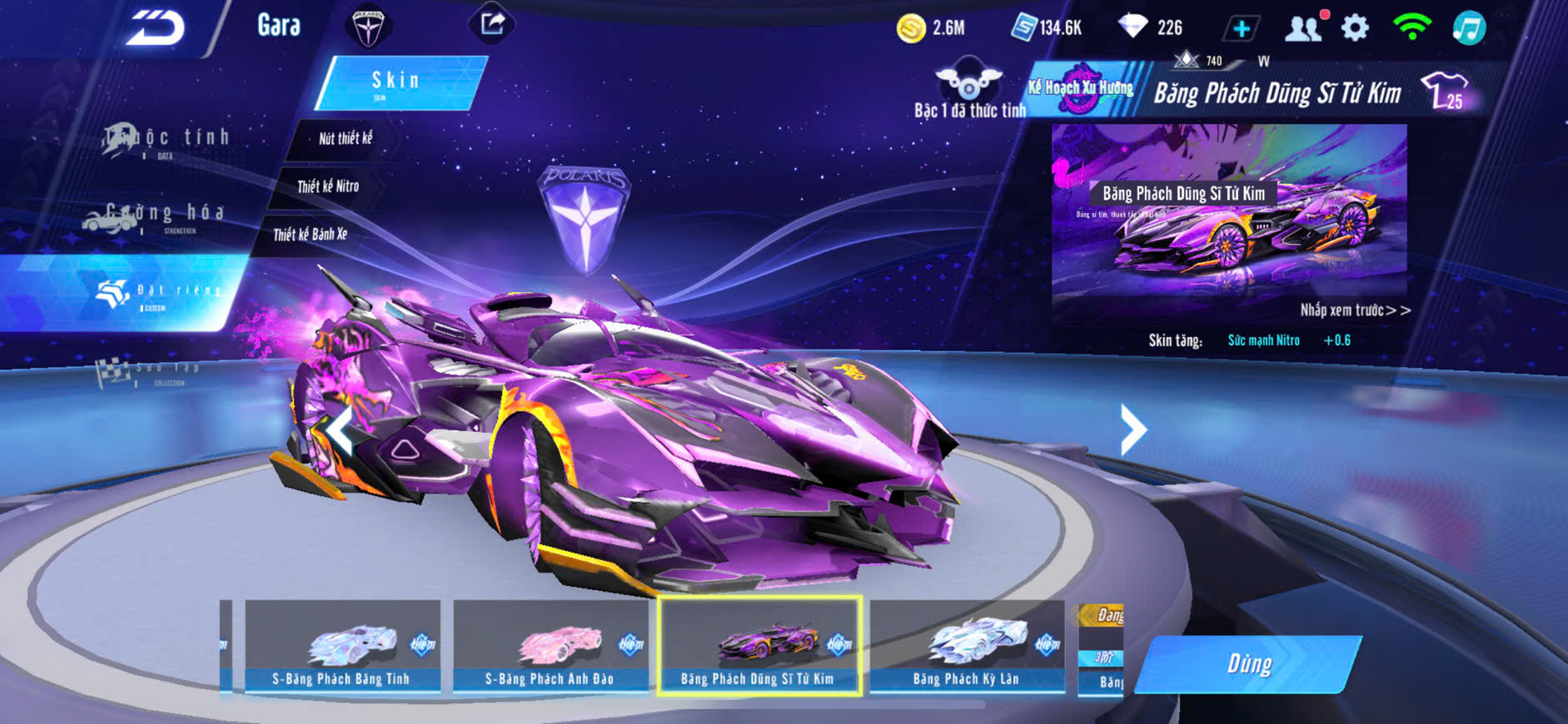Choose Thiết kế Bánh Xe option
This screenshot has height=724, width=1568.
click(310, 235)
